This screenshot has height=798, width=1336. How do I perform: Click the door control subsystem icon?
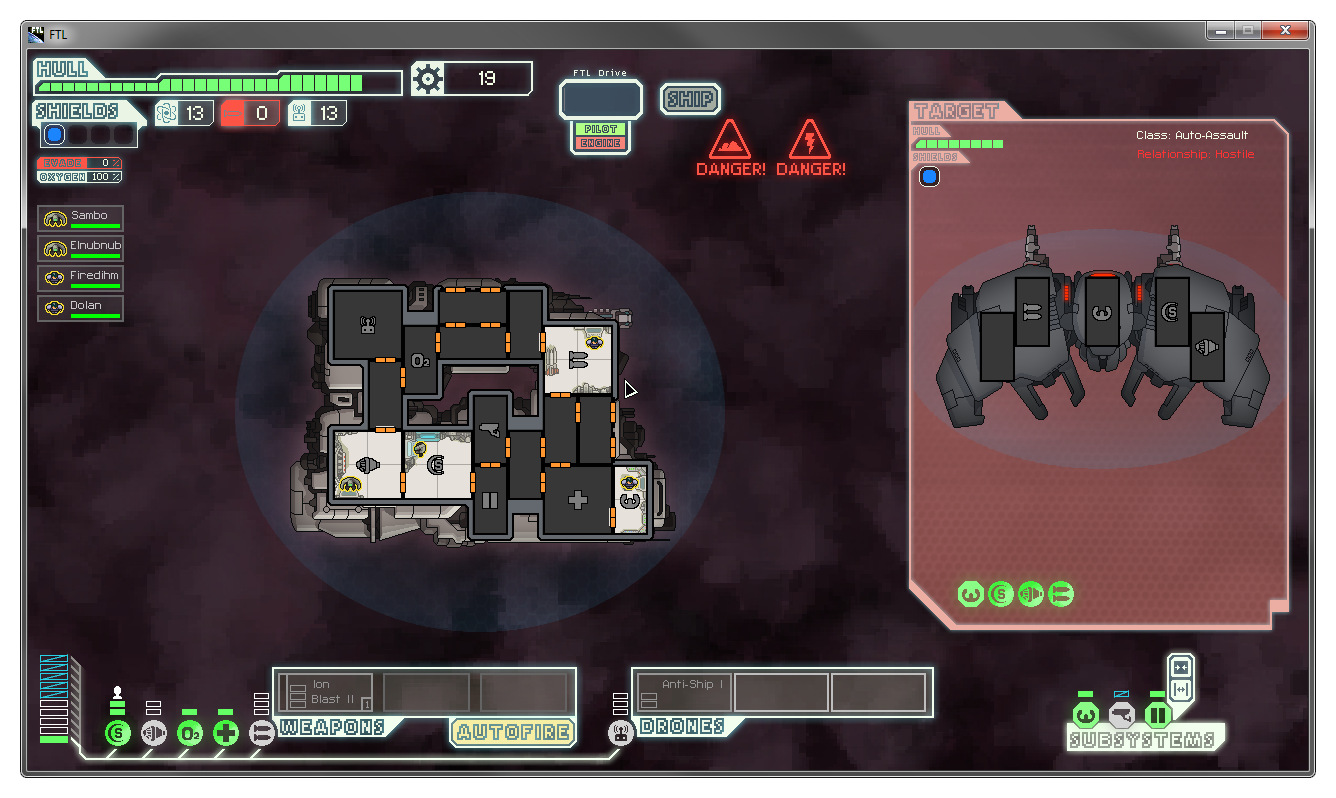(x=1157, y=715)
